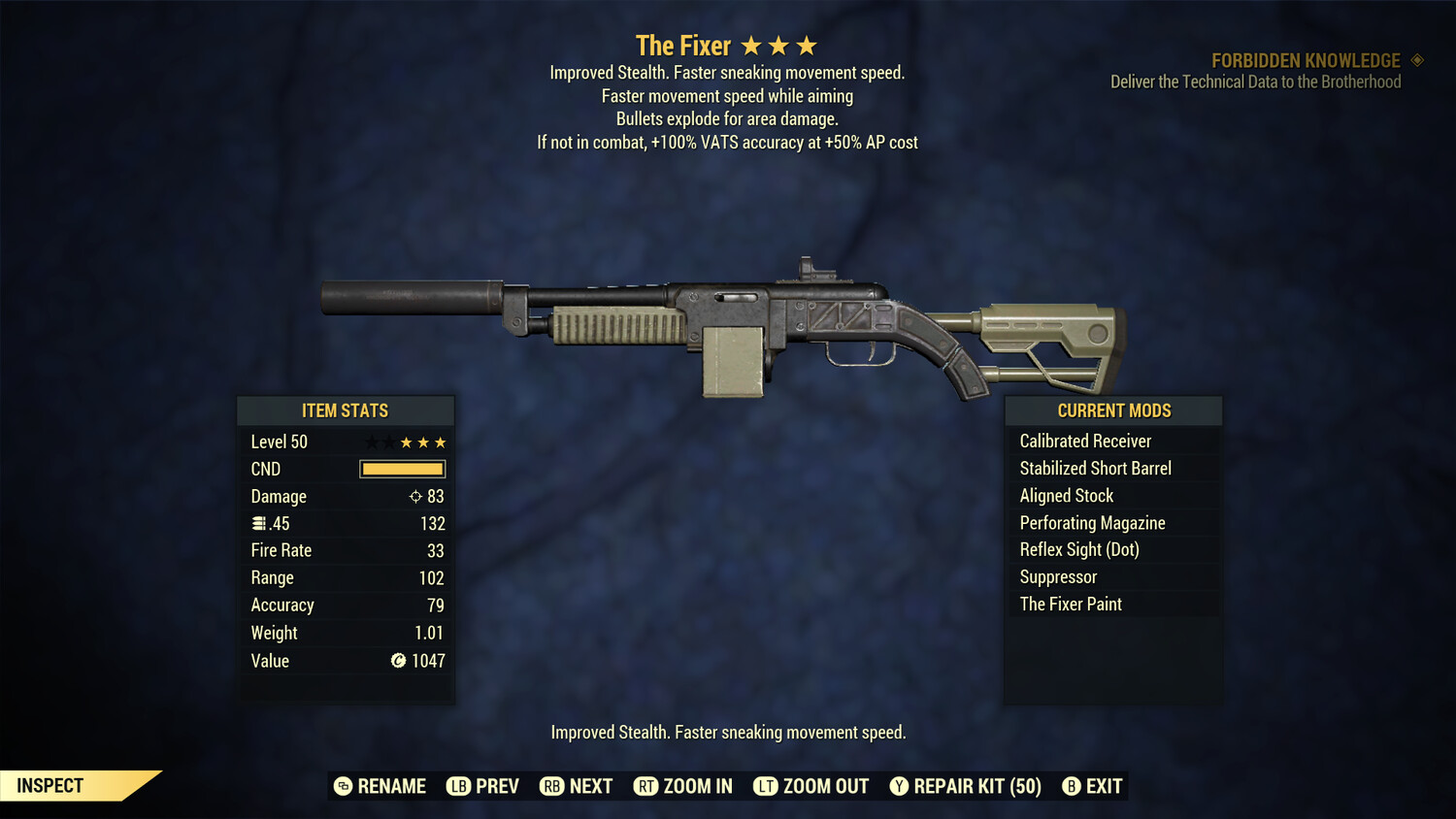Click the B button icon beside Exit
The height and width of the screenshot is (819, 1456).
[1072, 786]
